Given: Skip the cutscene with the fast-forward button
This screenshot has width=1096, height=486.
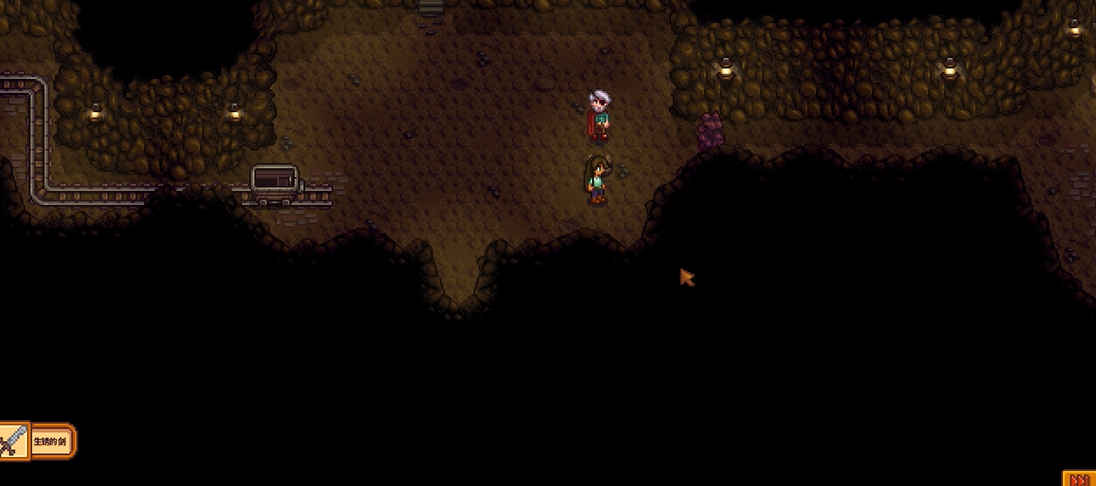Looking at the screenshot, I should pyautogui.click(x=1080, y=479).
